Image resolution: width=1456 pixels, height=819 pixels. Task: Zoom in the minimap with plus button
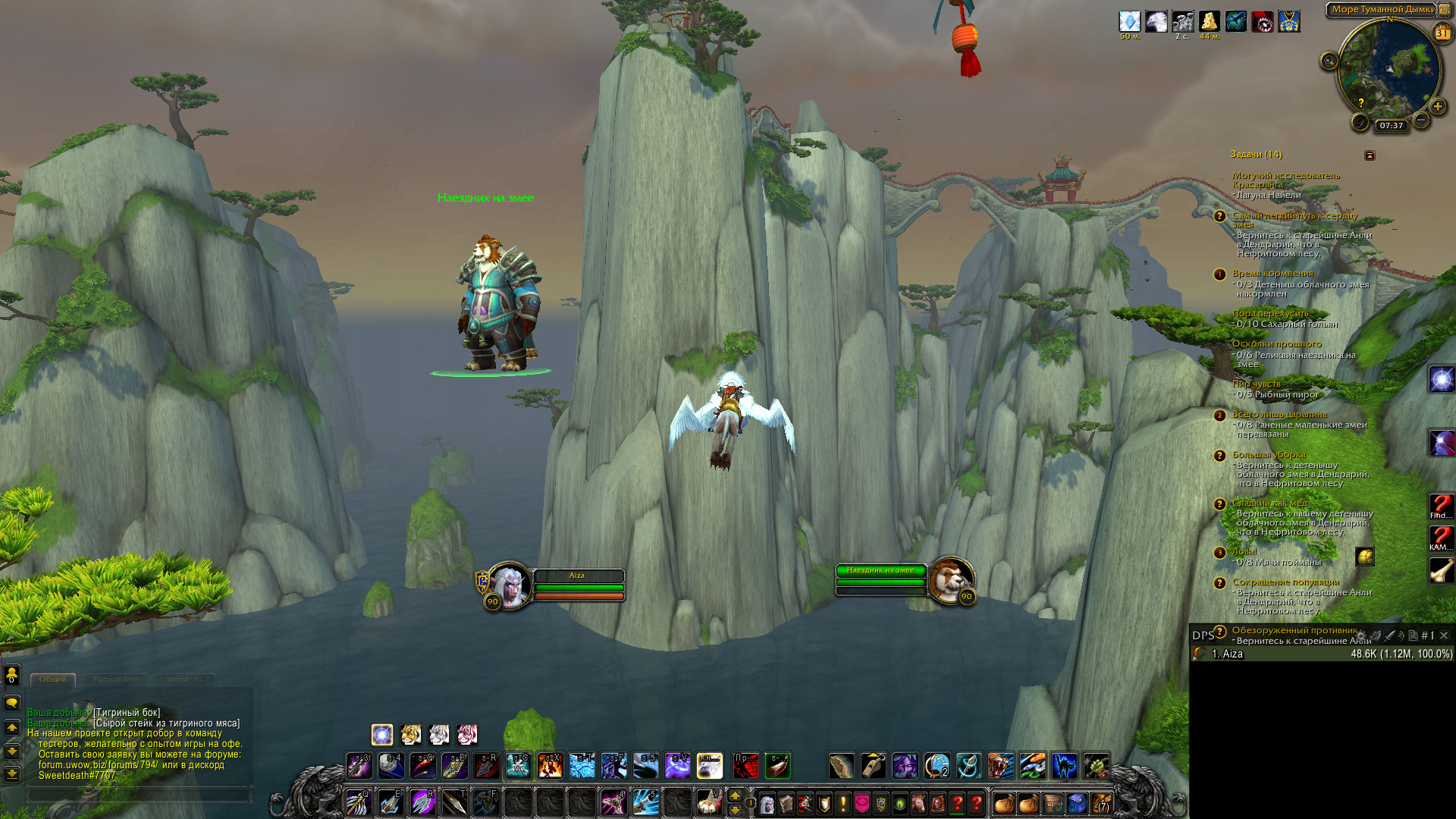pyautogui.click(x=1438, y=106)
